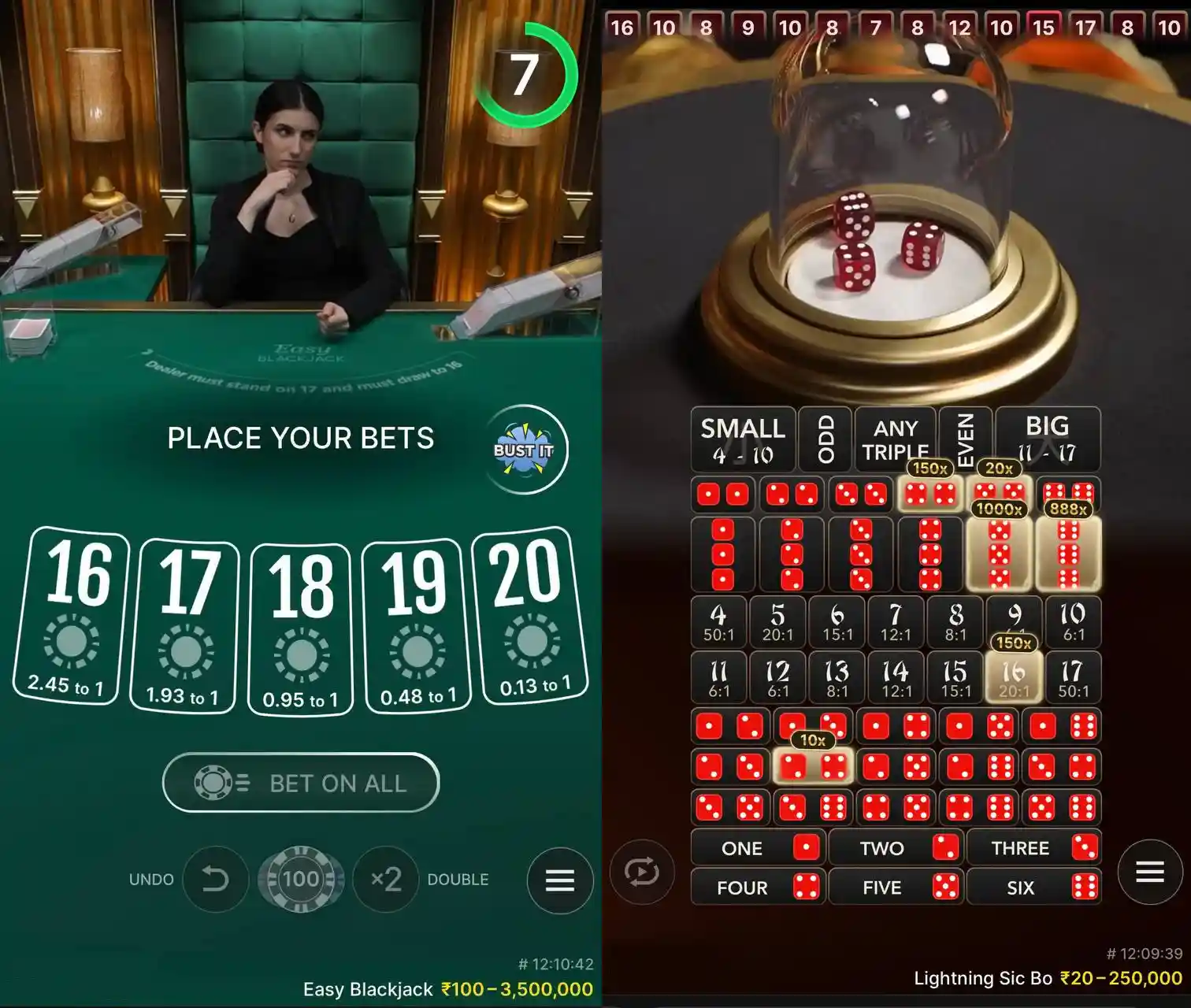
Task: Click BET ON ALL
Action: pyautogui.click(x=300, y=783)
